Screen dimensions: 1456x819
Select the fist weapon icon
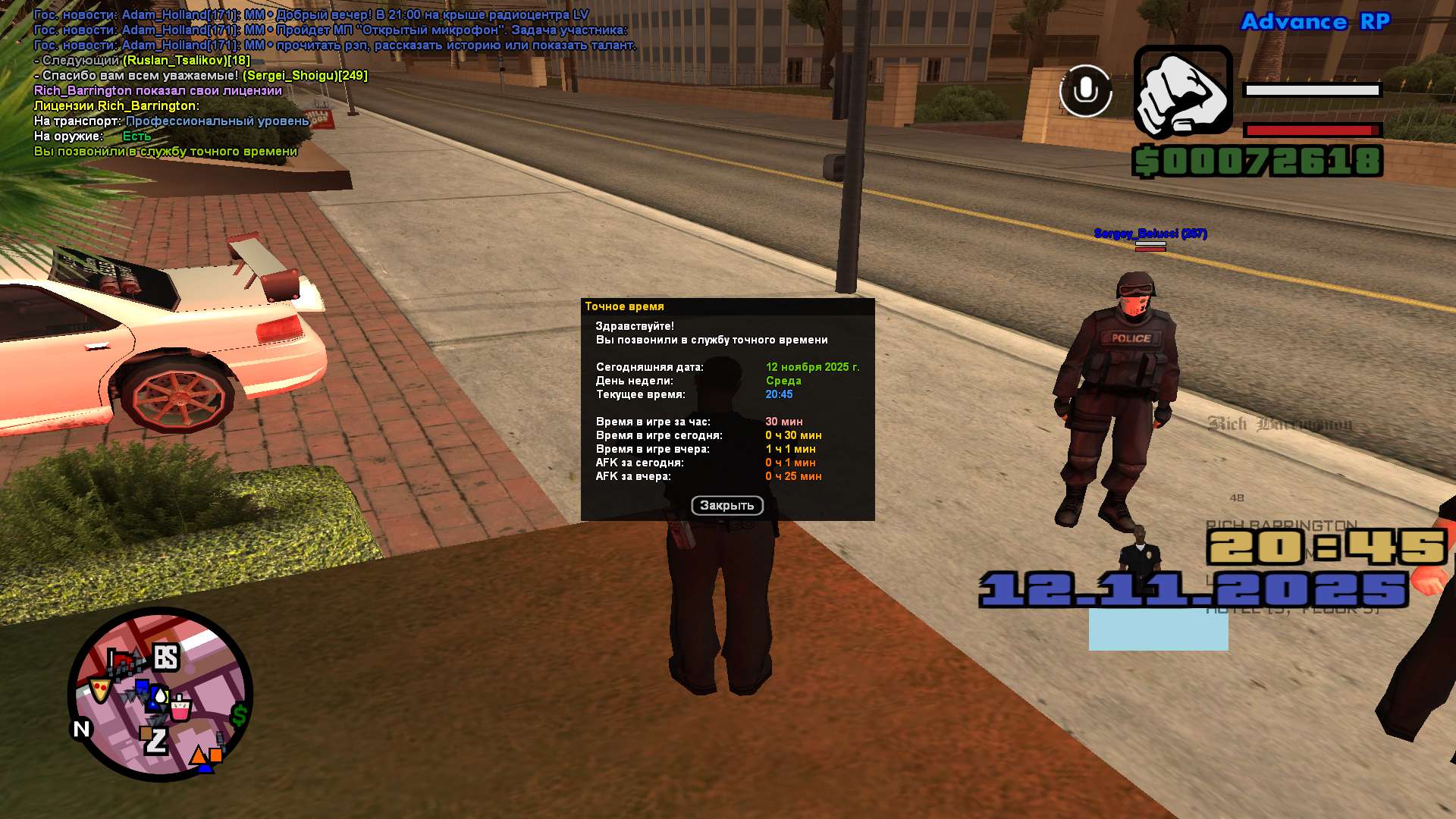(1182, 93)
